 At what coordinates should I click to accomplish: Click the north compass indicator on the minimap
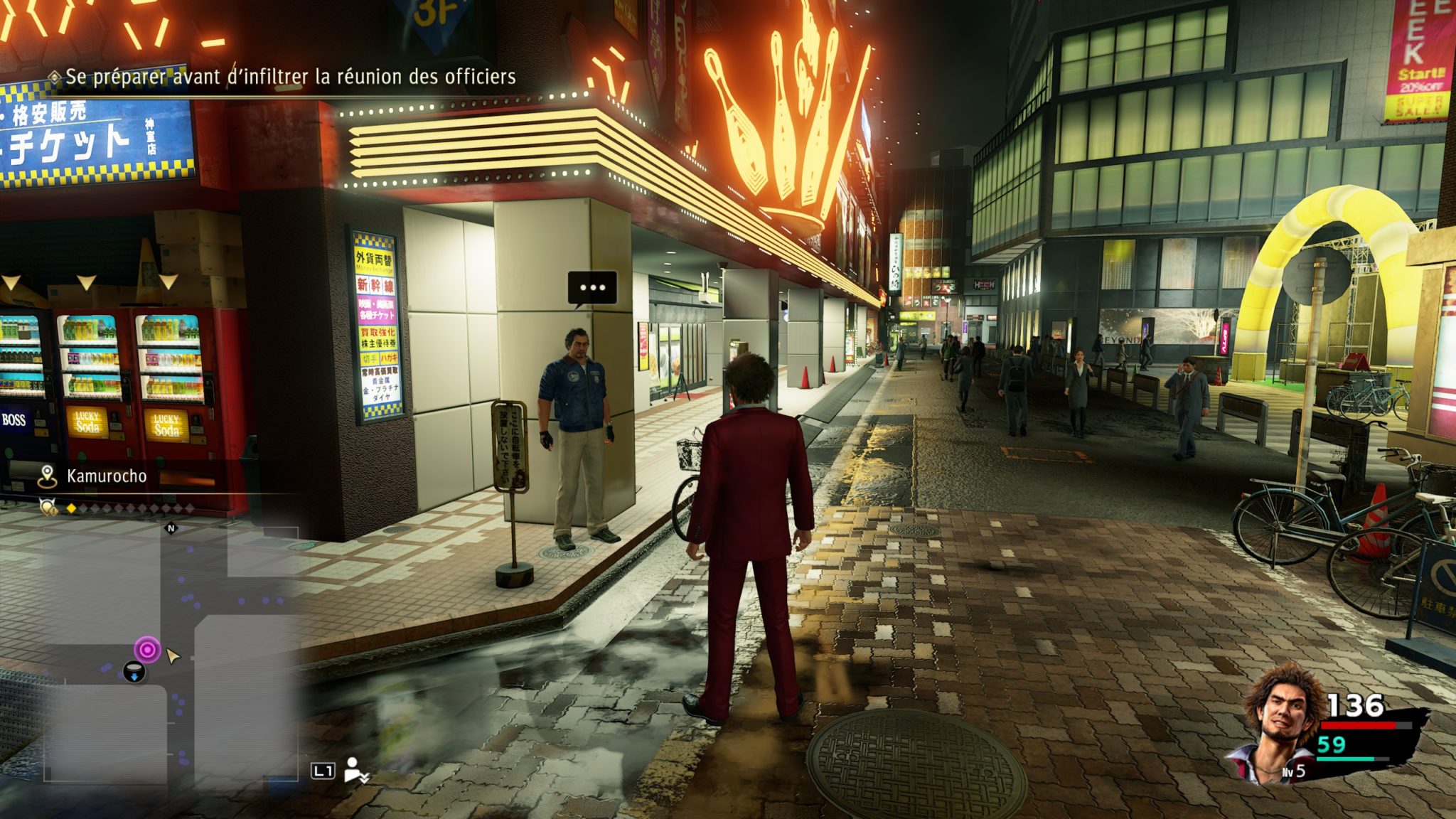coord(171,528)
